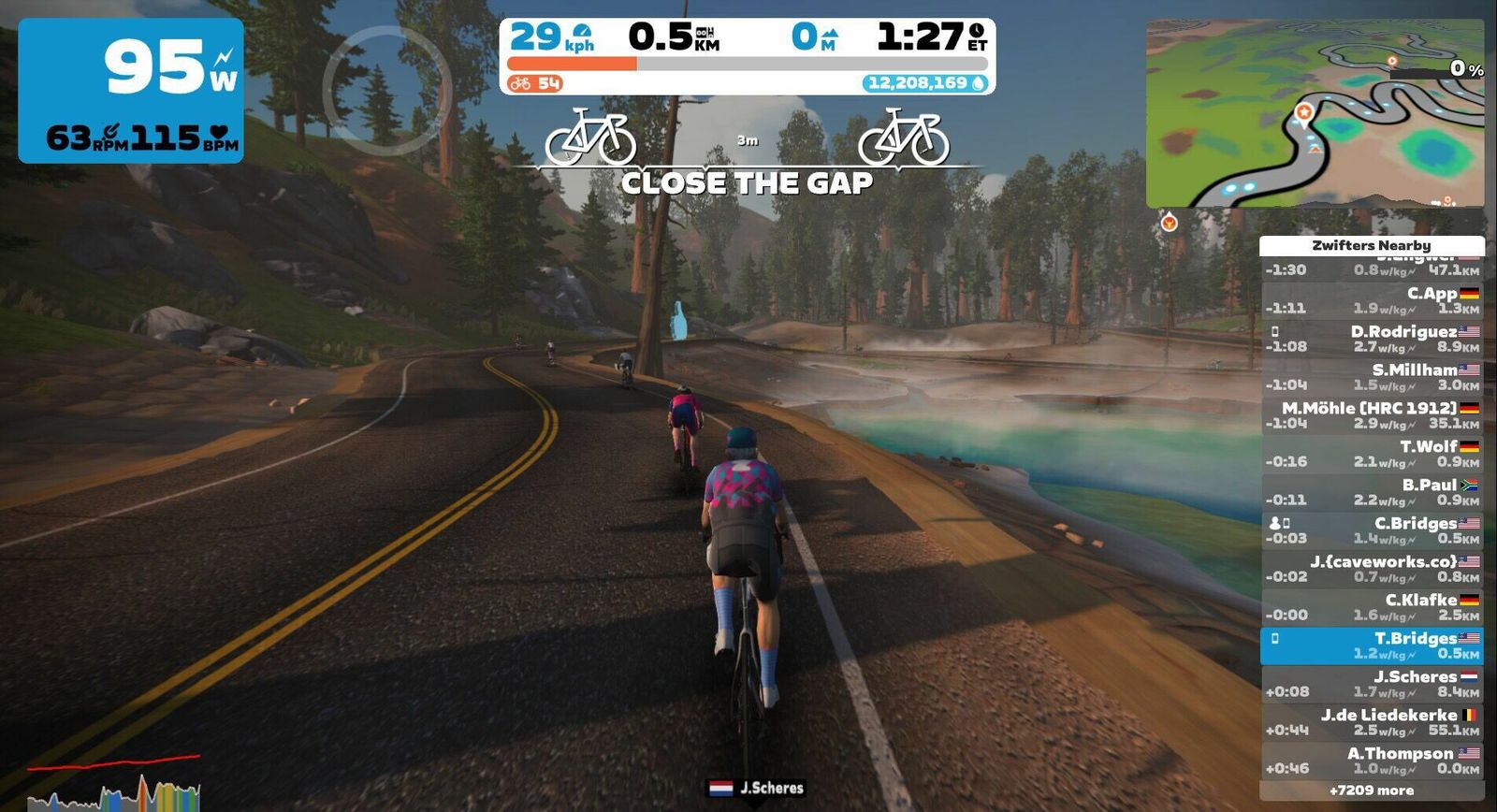The width and height of the screenshot is (1497, 812).
Task: Choose D.Rodriguez from the nearby riders
Action: [x=1372, y=339]
